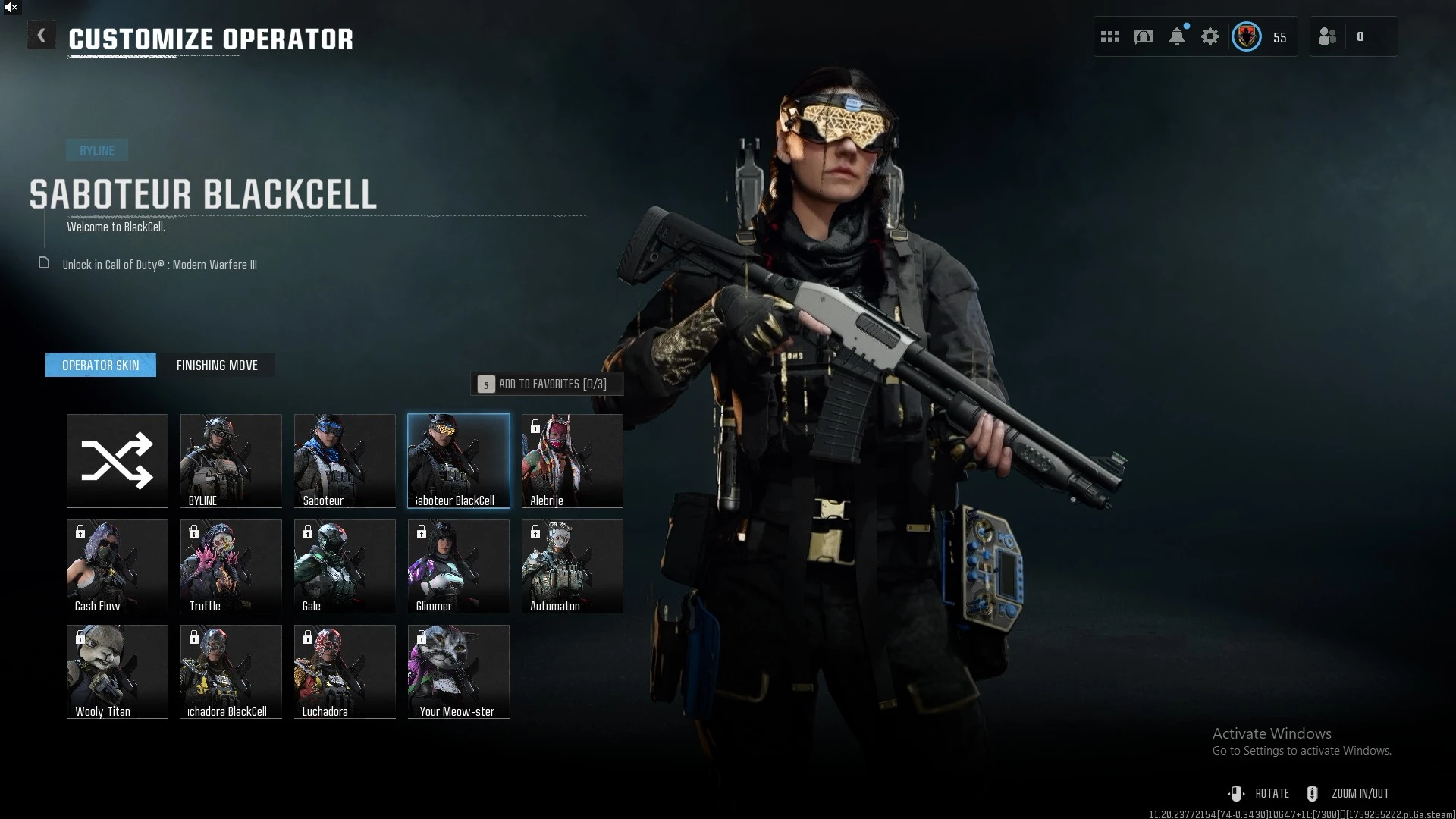The width and height of the screenshot is (1456, 819).
Task: Open the Your Meow-ster skin
Action: click(x=459, y=671)
